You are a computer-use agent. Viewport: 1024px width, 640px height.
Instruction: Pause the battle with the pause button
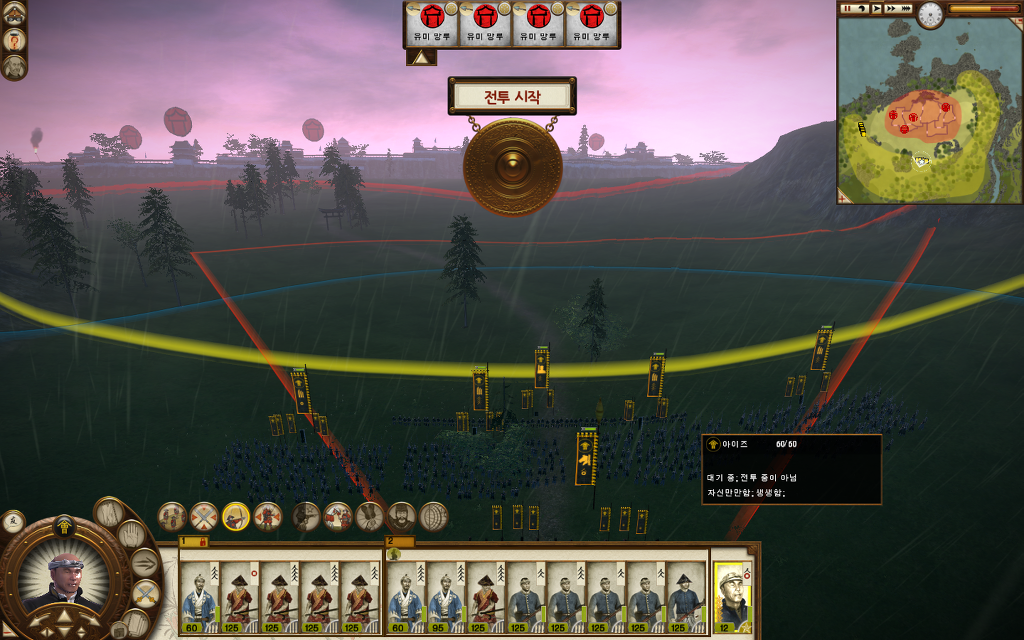click(846, 9)
